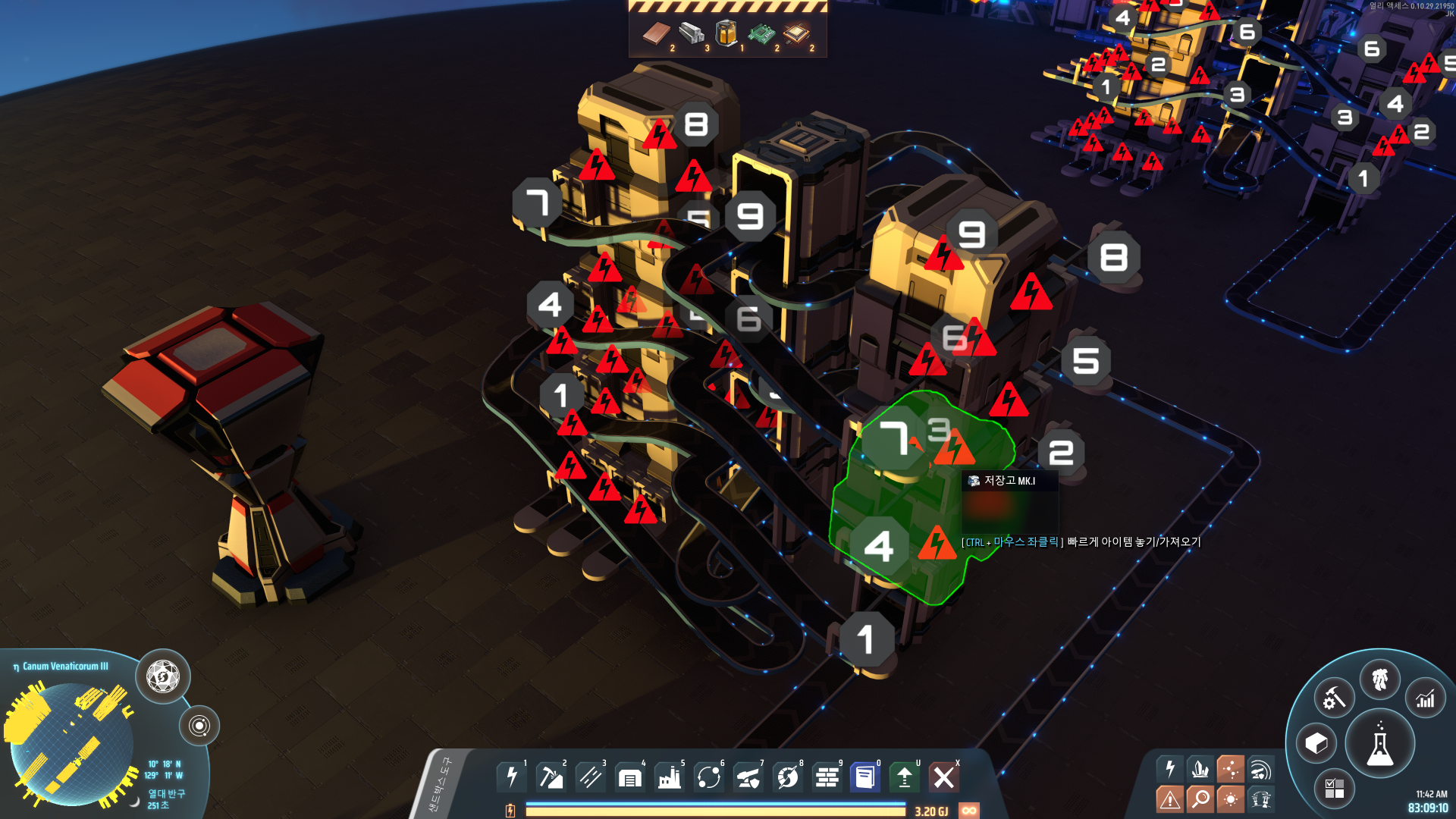Open the hammer and gear replicator
This screenshot has width=1456, height=819.
[x=1335, y=698]
